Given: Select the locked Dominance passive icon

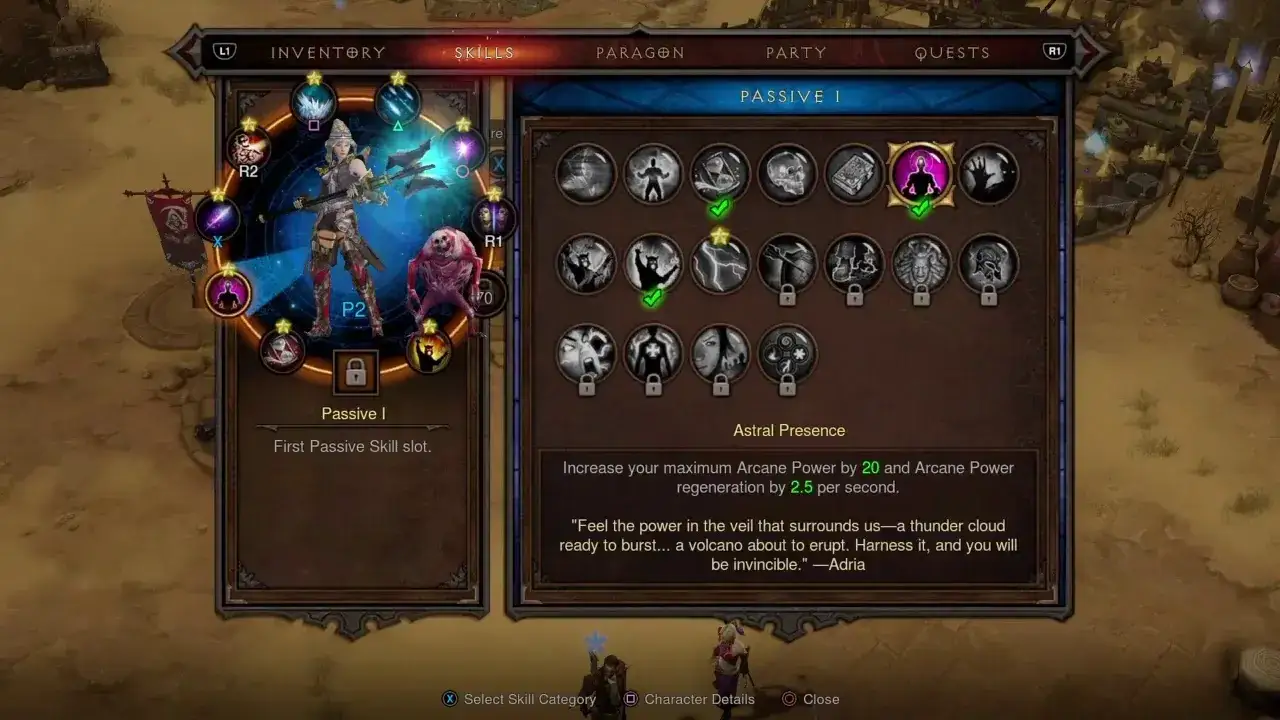Looking at the screenshot, I should coord(920,265).
